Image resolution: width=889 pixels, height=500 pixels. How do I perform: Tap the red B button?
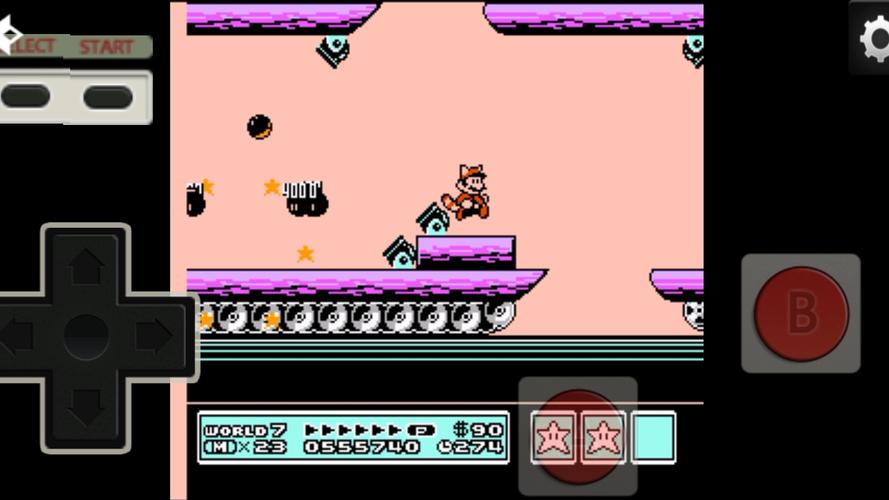(x=800, y=313)
